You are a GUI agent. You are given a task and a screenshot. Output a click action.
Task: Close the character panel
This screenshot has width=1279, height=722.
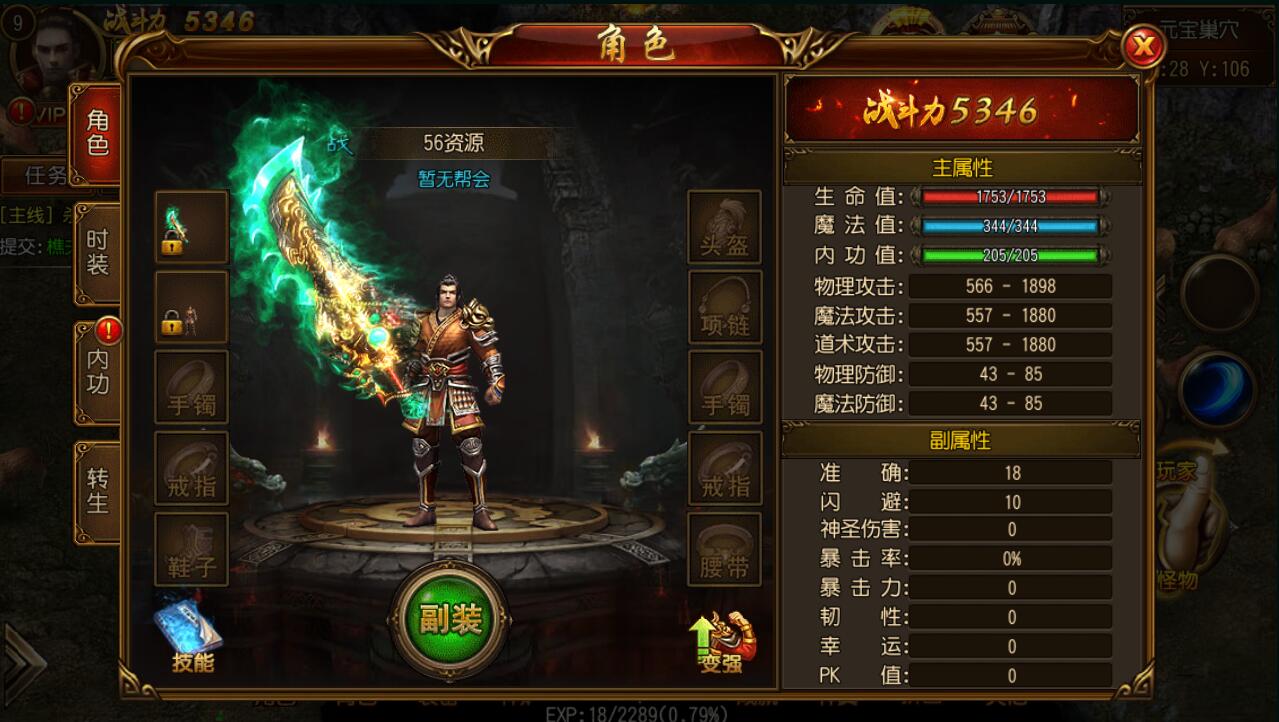(x=1143, y=46)
